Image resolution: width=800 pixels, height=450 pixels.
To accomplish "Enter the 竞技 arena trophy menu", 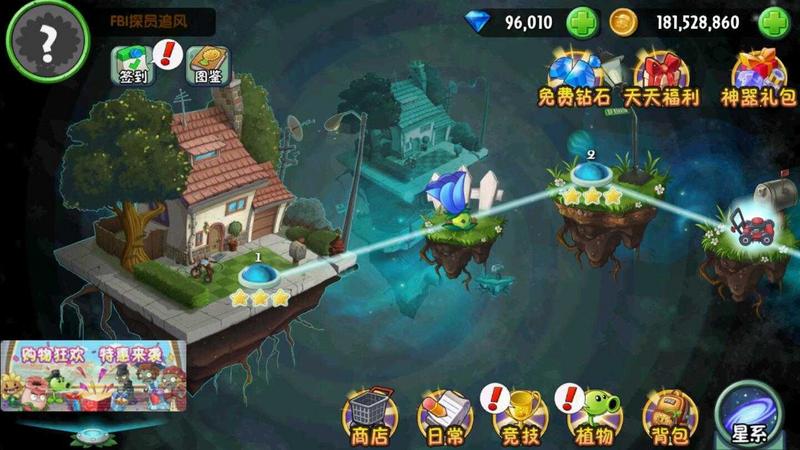I will 519,415.
